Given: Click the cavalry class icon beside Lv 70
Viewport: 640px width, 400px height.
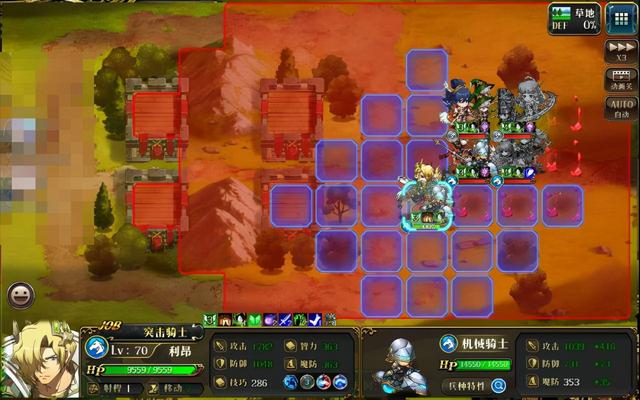Looking at the screenshot, I should [x=97, y=349].
